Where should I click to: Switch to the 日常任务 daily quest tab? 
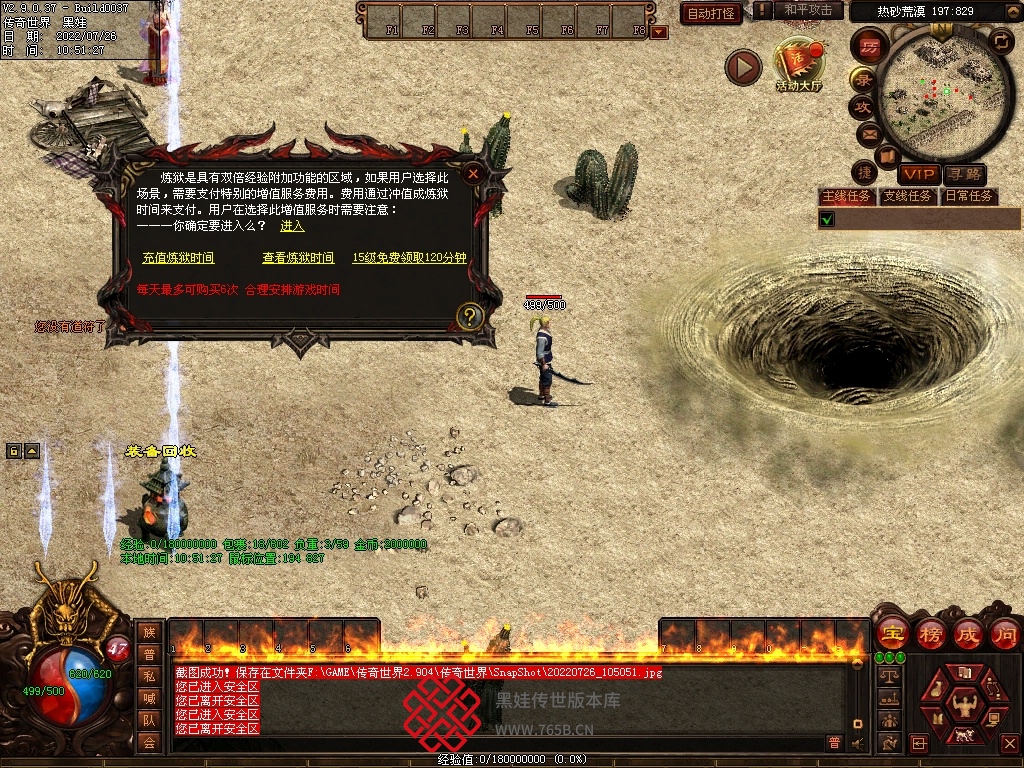coord(969,197)
